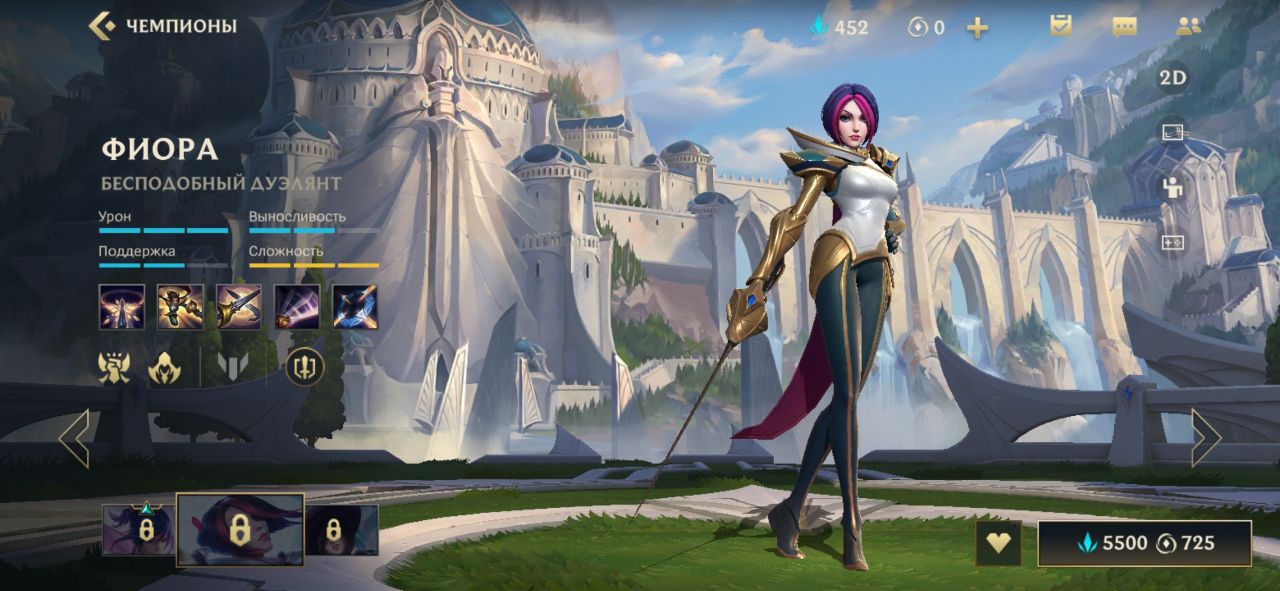Open the missions clipboard icon
This screenshot has width=1280, height=591.
tap(1061, 27)
